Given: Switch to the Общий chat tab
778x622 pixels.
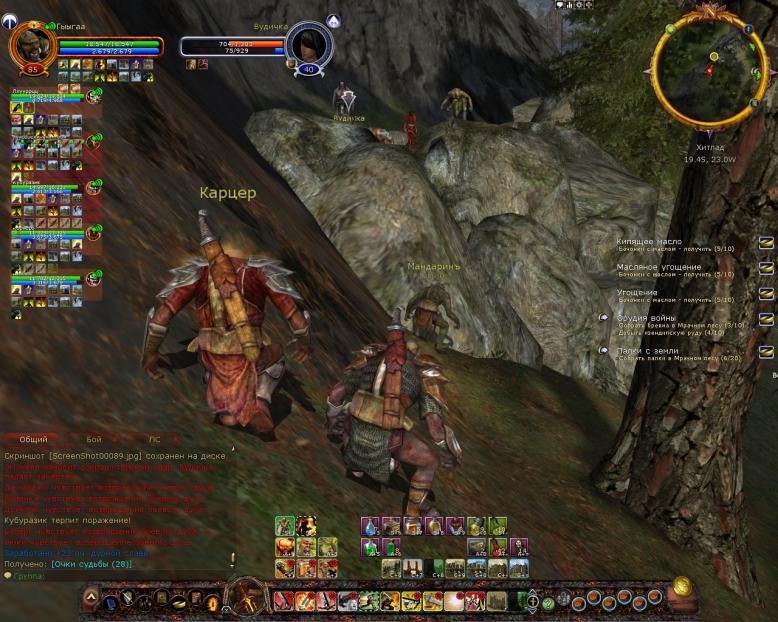Looking at the screenshot, I should 33,439.
